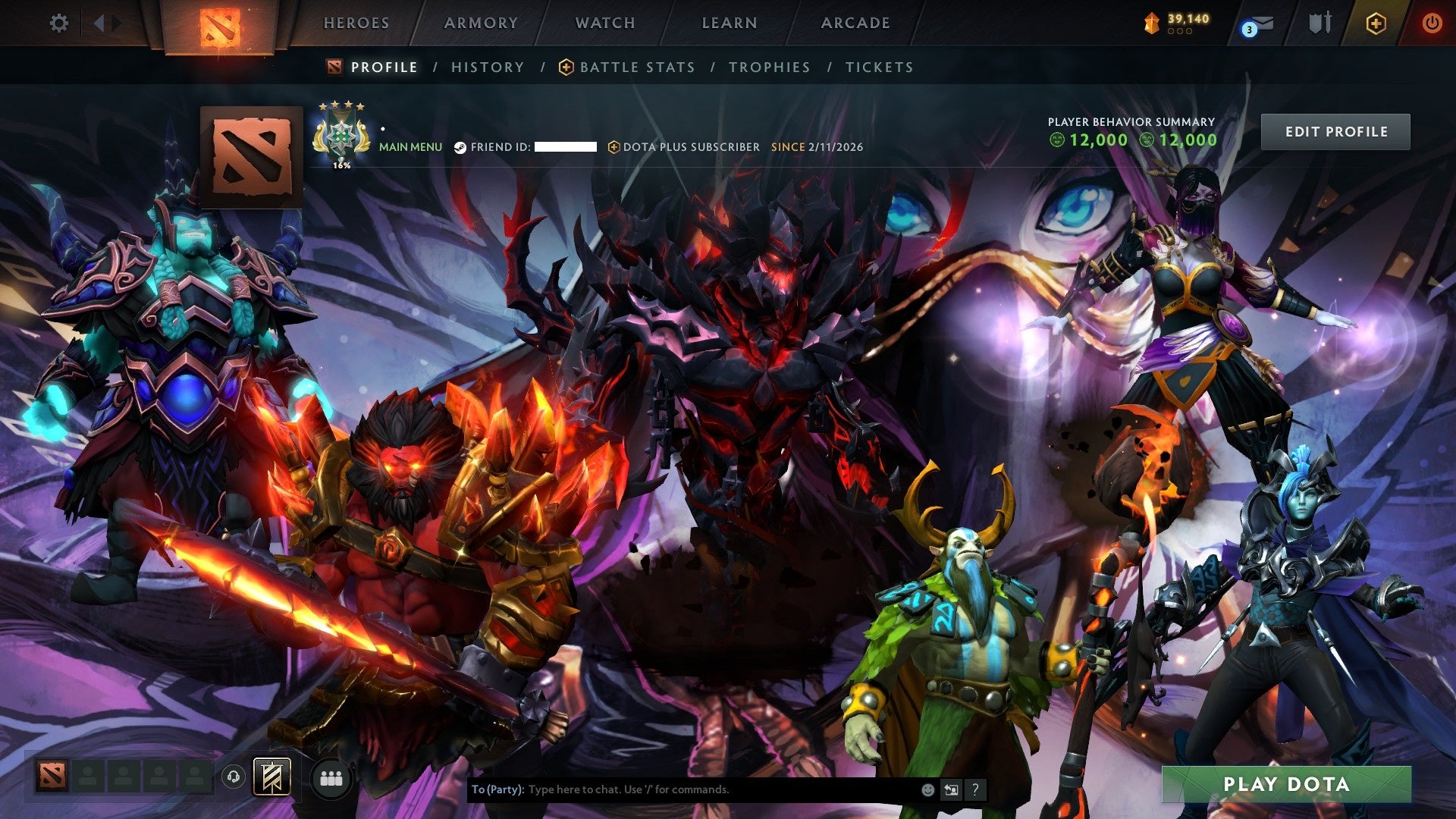1456x819 pixels.
Task: Open the unread mail notifications envelope
Action: [x=1261, y=22]
